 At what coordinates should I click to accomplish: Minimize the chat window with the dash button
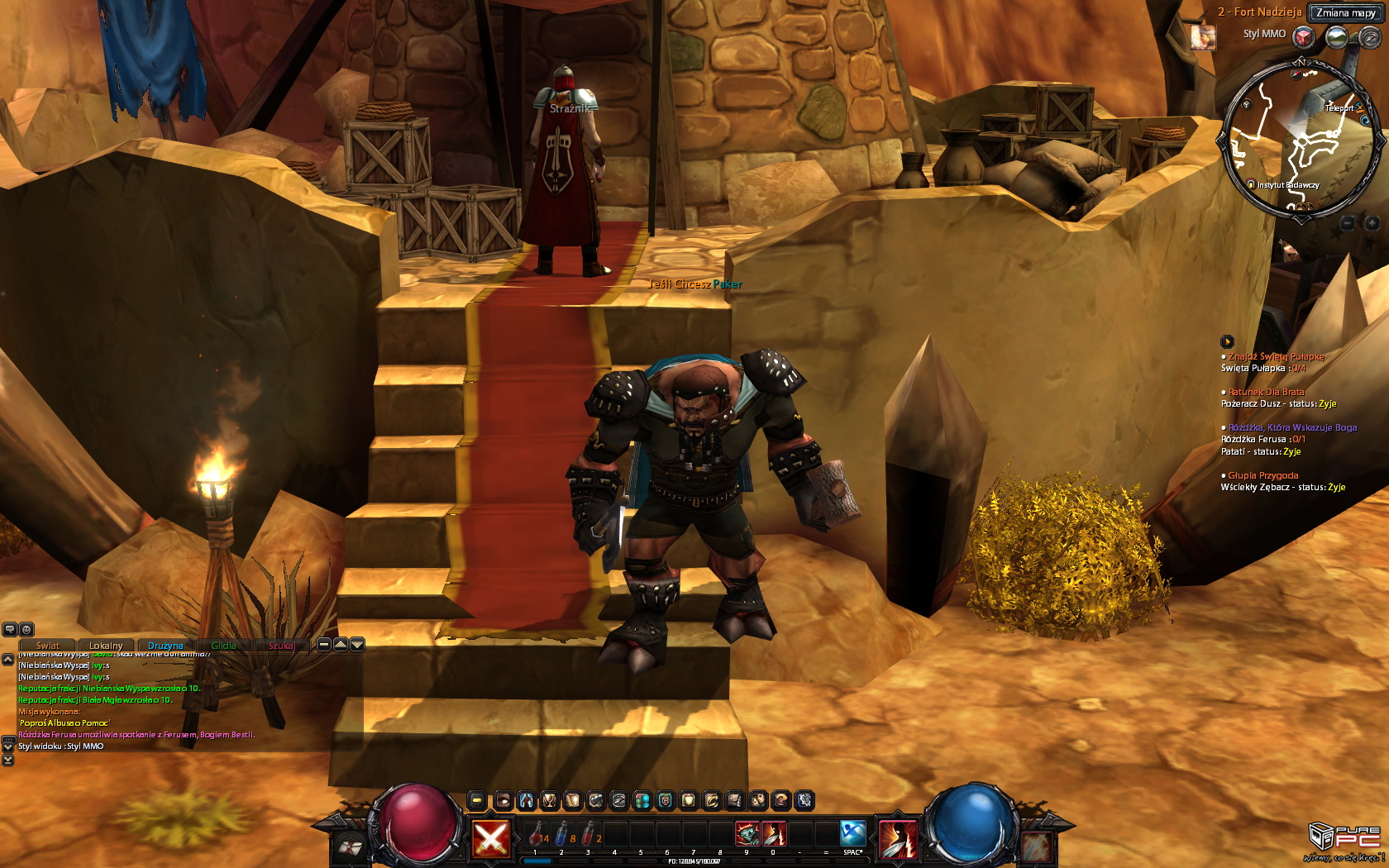[x=324, y=644]
